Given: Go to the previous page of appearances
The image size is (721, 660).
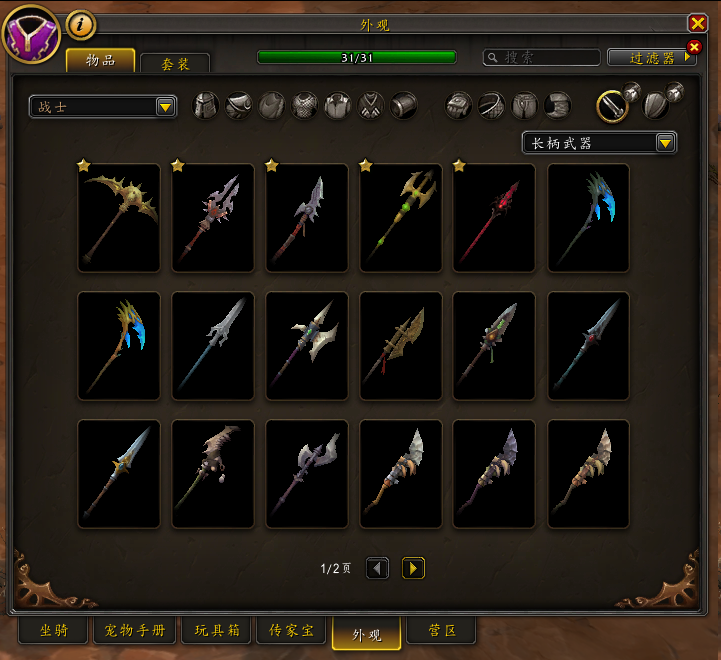Looking at the screenshot, I should click(x=377, y=568).
